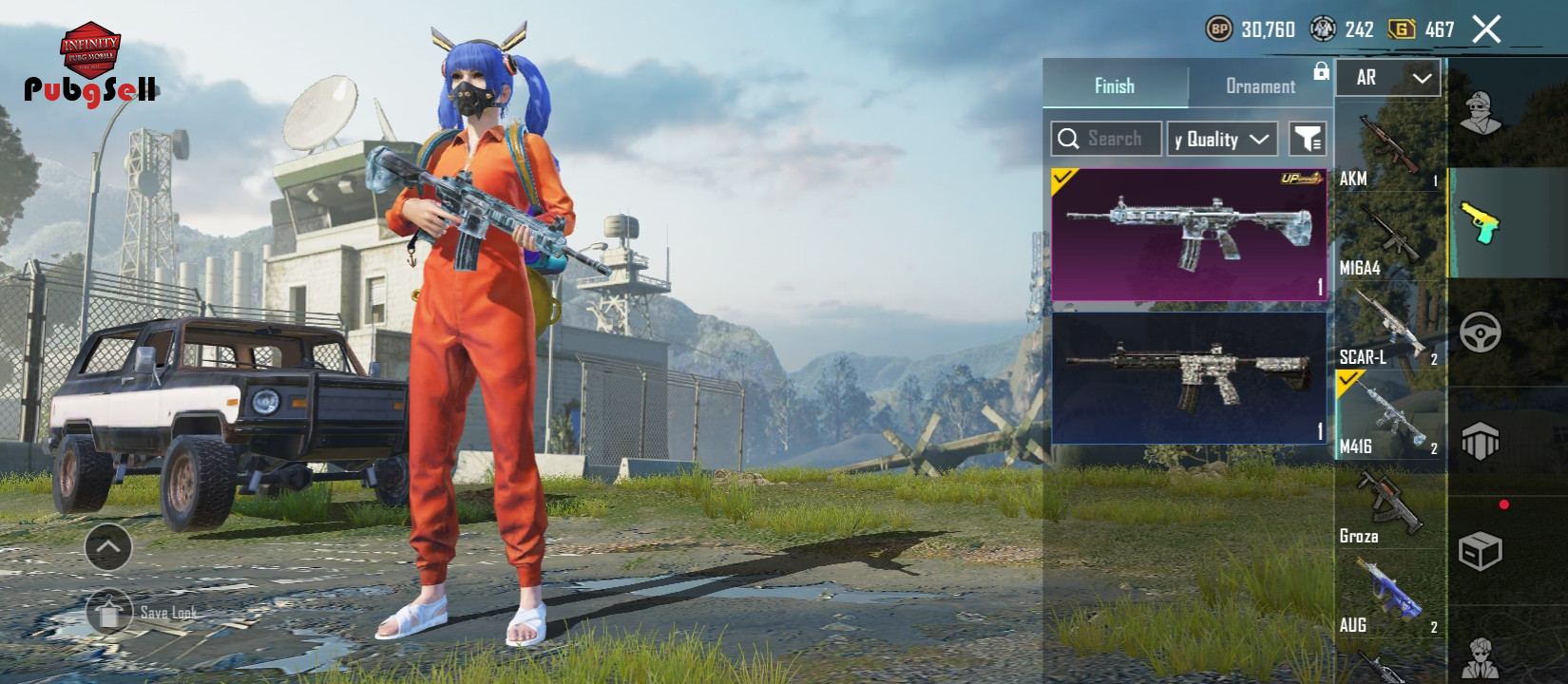Open the vehicle steering wheel category
The width and height of the screenshot is (1568, 684).
(x=1480, y=332)
